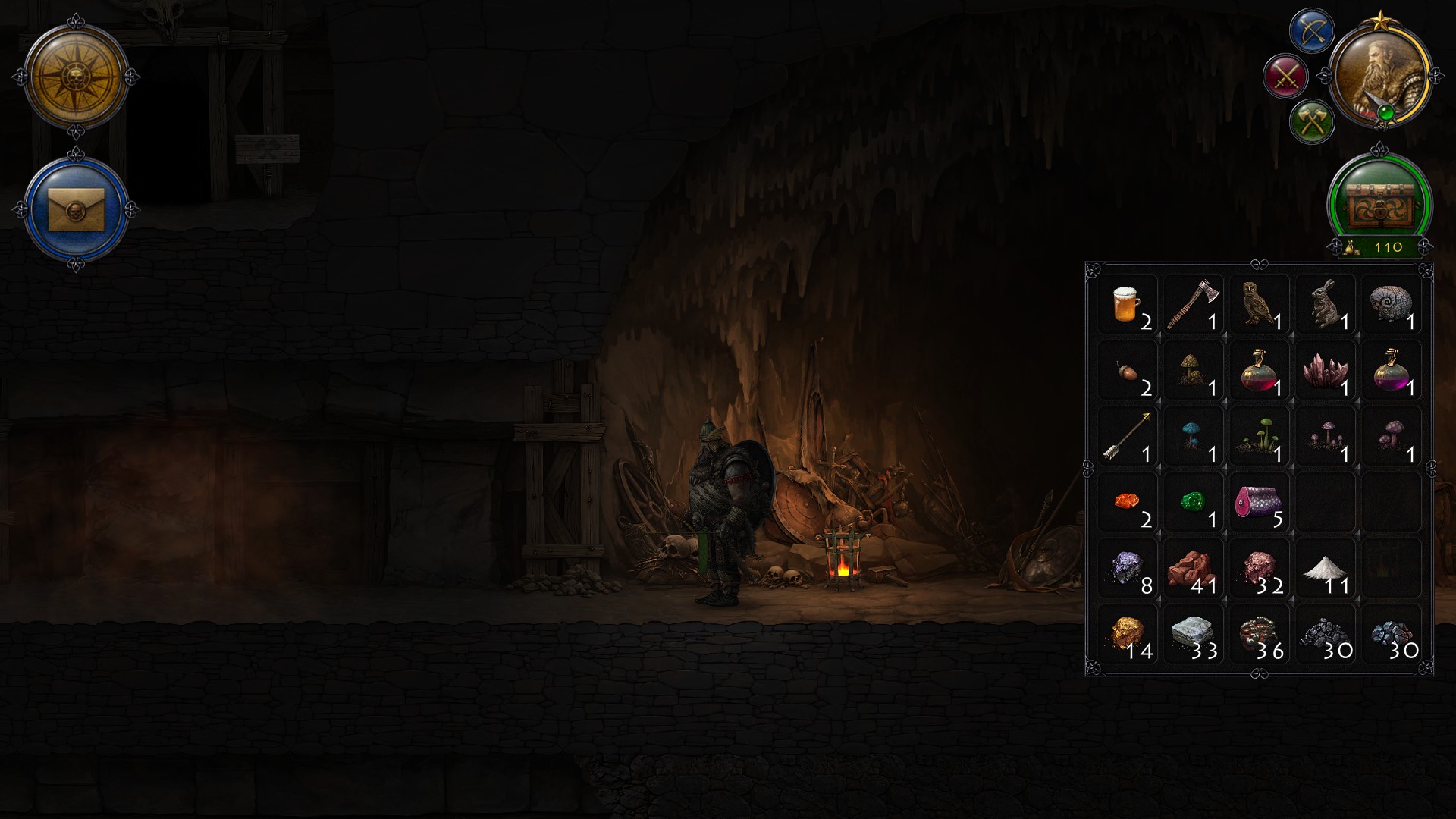Select the beer mug inventory slot
The width and height of the screenshot is (1456, 819).
point(1128,306)
